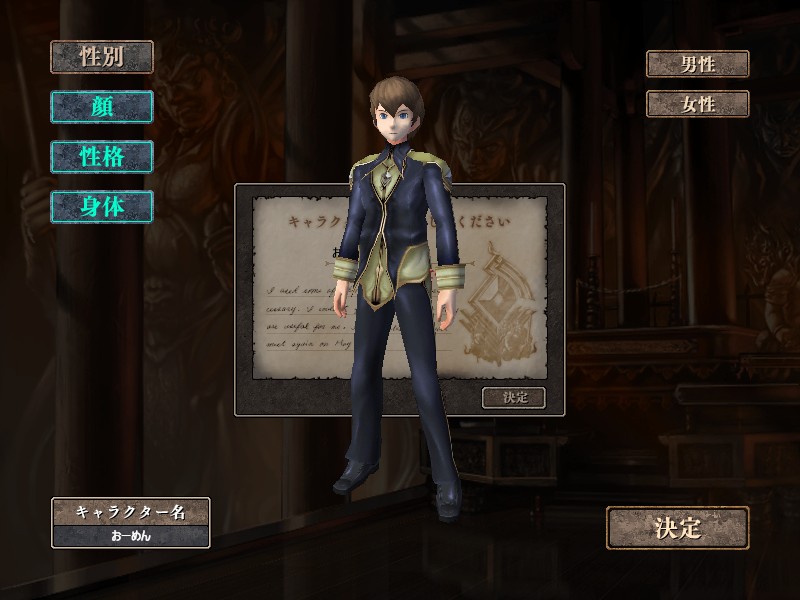
Task: Click the small 決定 button on parchment dialog
Action: [514, 397]
